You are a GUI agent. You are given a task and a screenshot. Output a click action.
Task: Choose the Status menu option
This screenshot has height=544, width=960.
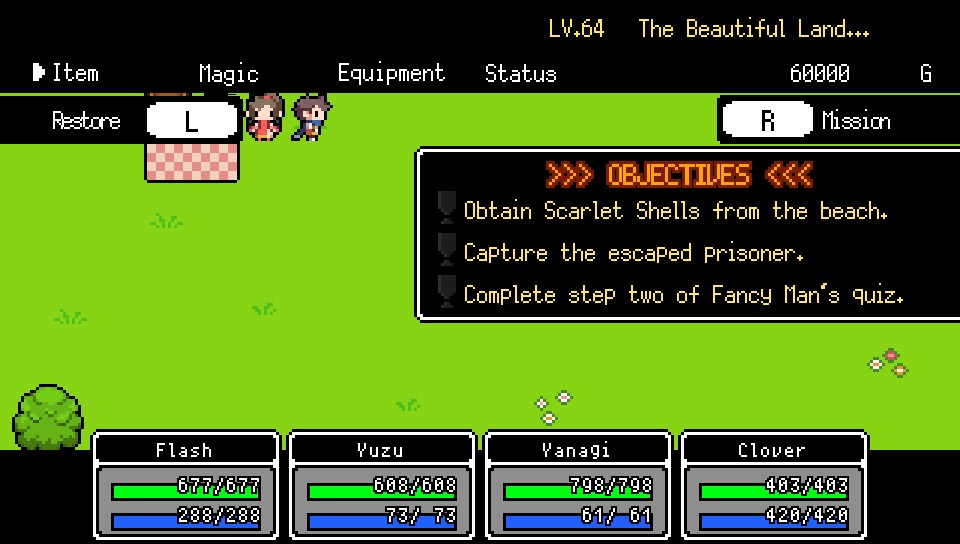(520, 73)
